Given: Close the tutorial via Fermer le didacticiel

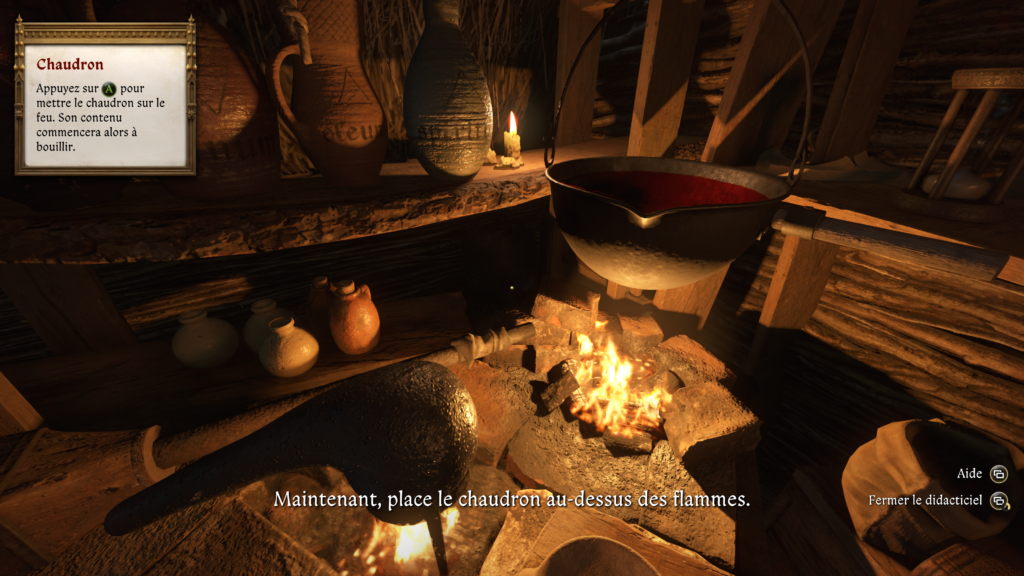Looking at the screenshot, I should (926, 500).
